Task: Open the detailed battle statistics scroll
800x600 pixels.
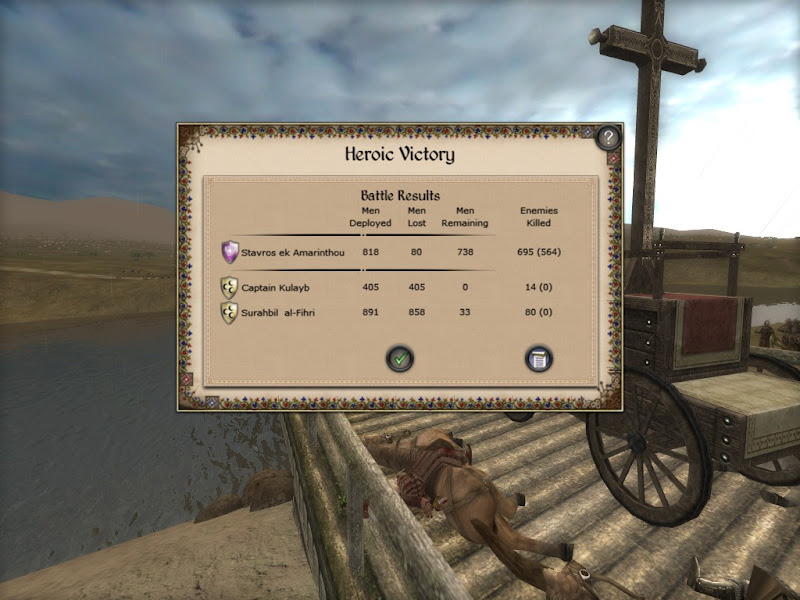Action: 539,358
